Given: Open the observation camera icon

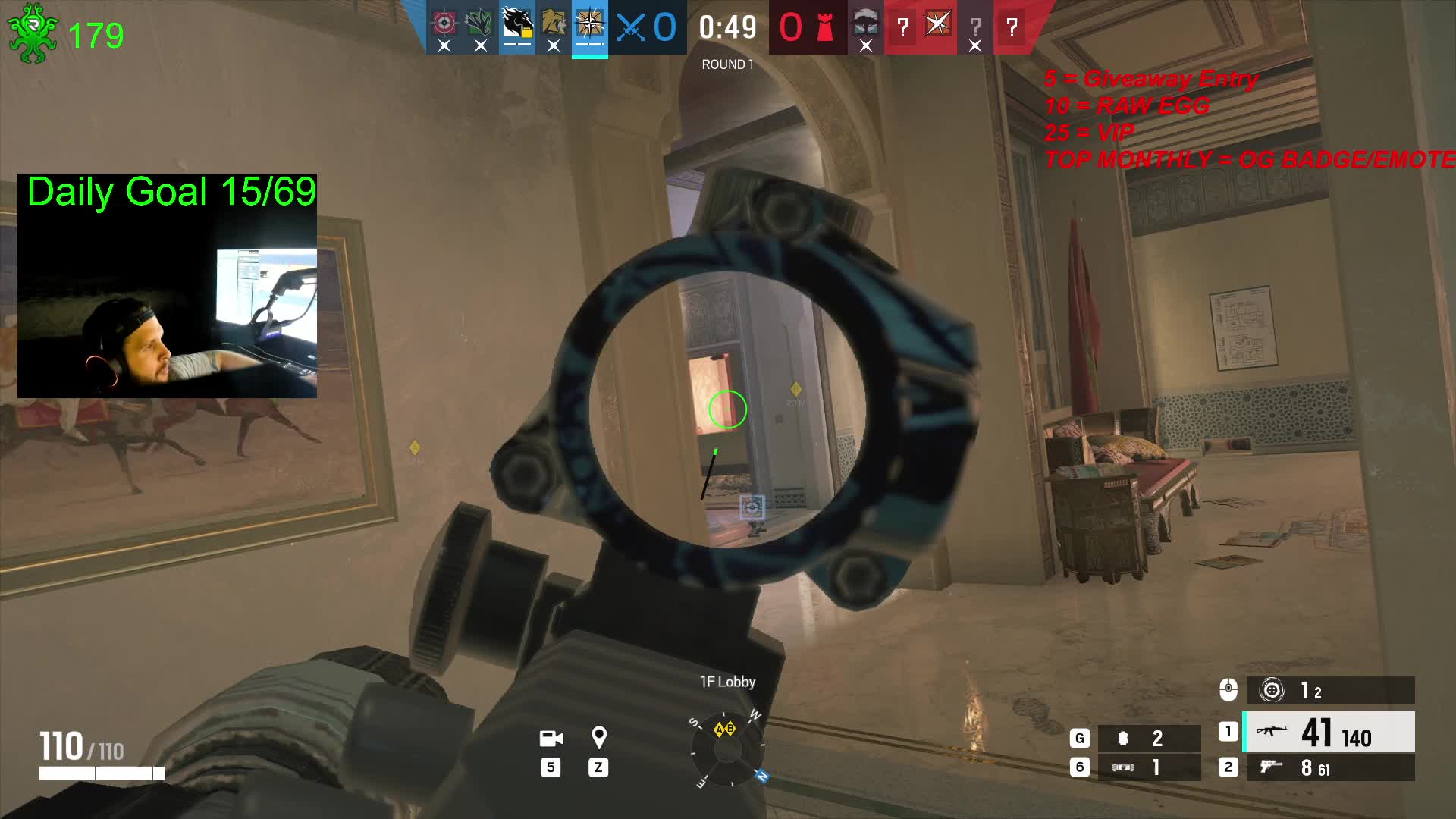Looking at the screenshot, I should (551, 739).
